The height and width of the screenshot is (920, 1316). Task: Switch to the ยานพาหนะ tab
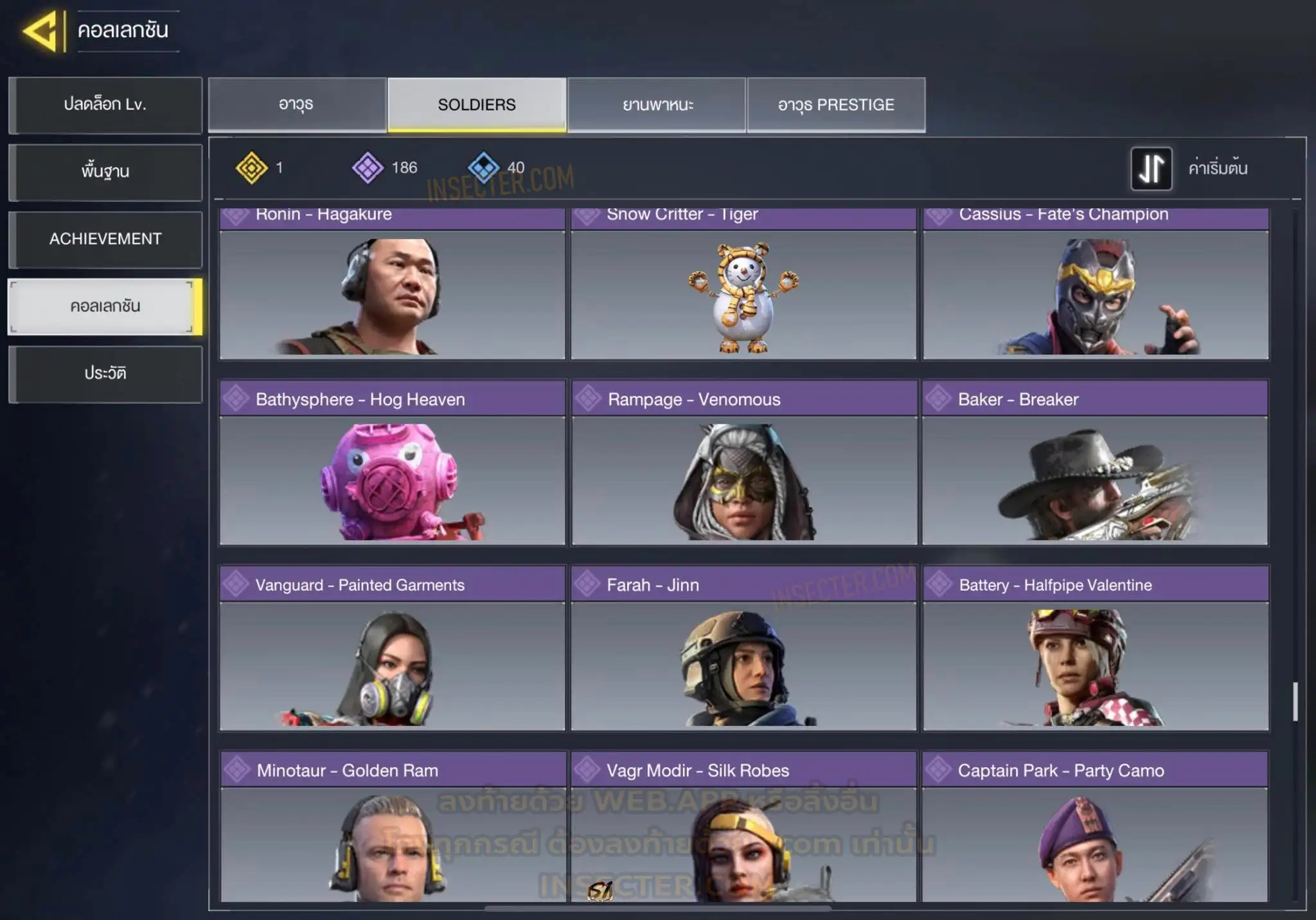coord(657,105)
